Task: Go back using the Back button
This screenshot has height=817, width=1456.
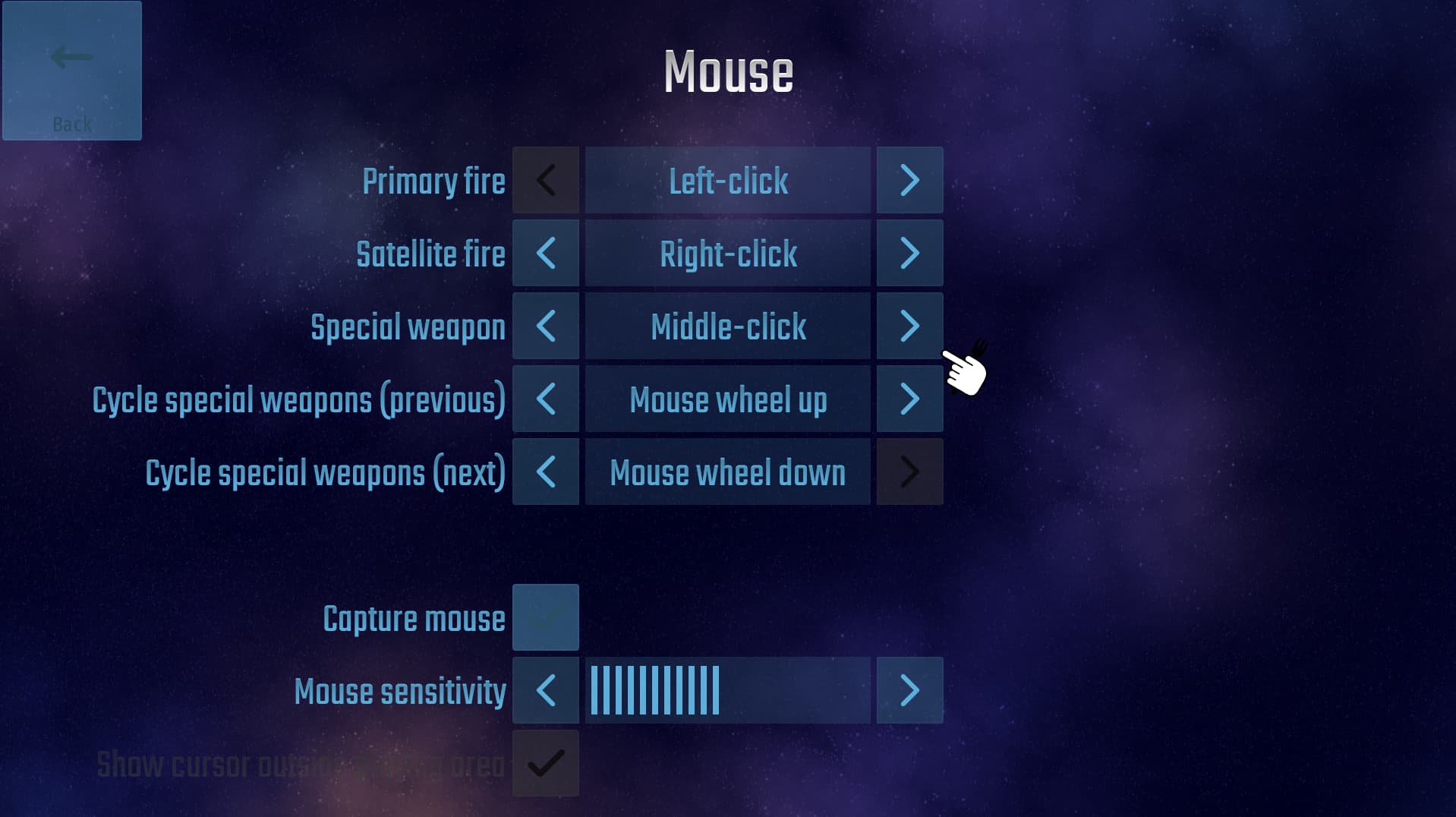Action: [x=72, y=71]
